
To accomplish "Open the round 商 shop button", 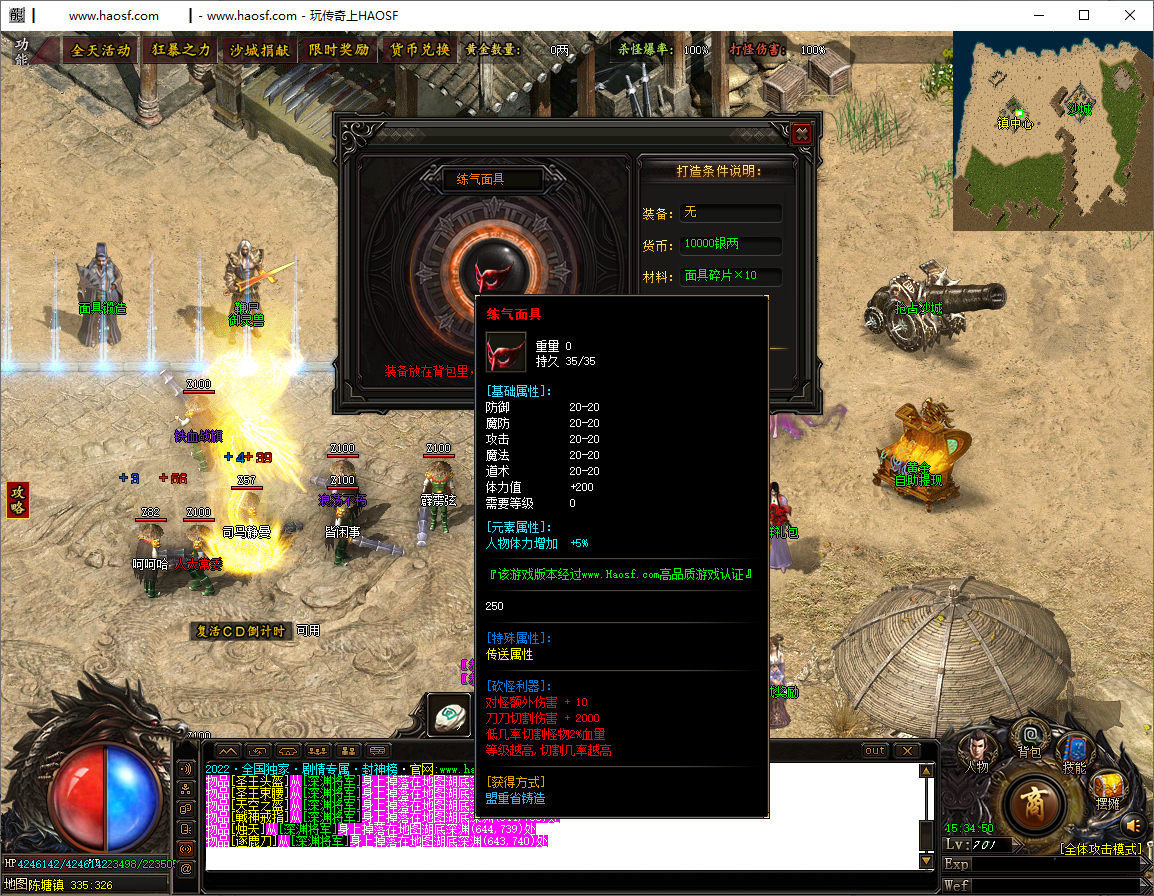I will pyautogui.click(x=1033, y=803).
